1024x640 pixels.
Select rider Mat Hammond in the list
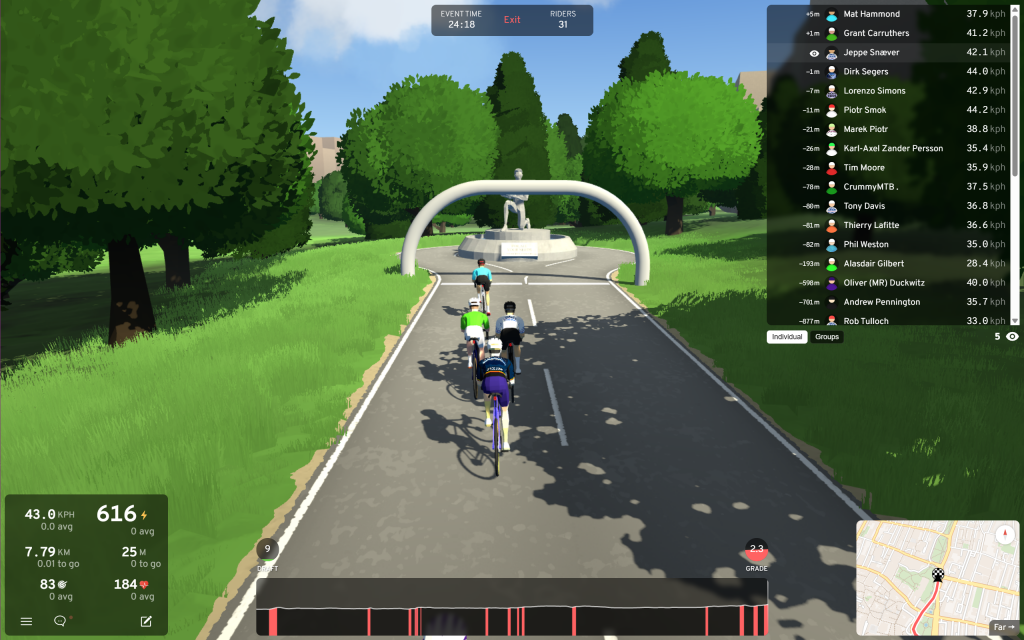pyautogui.click(x=871, y=14)
